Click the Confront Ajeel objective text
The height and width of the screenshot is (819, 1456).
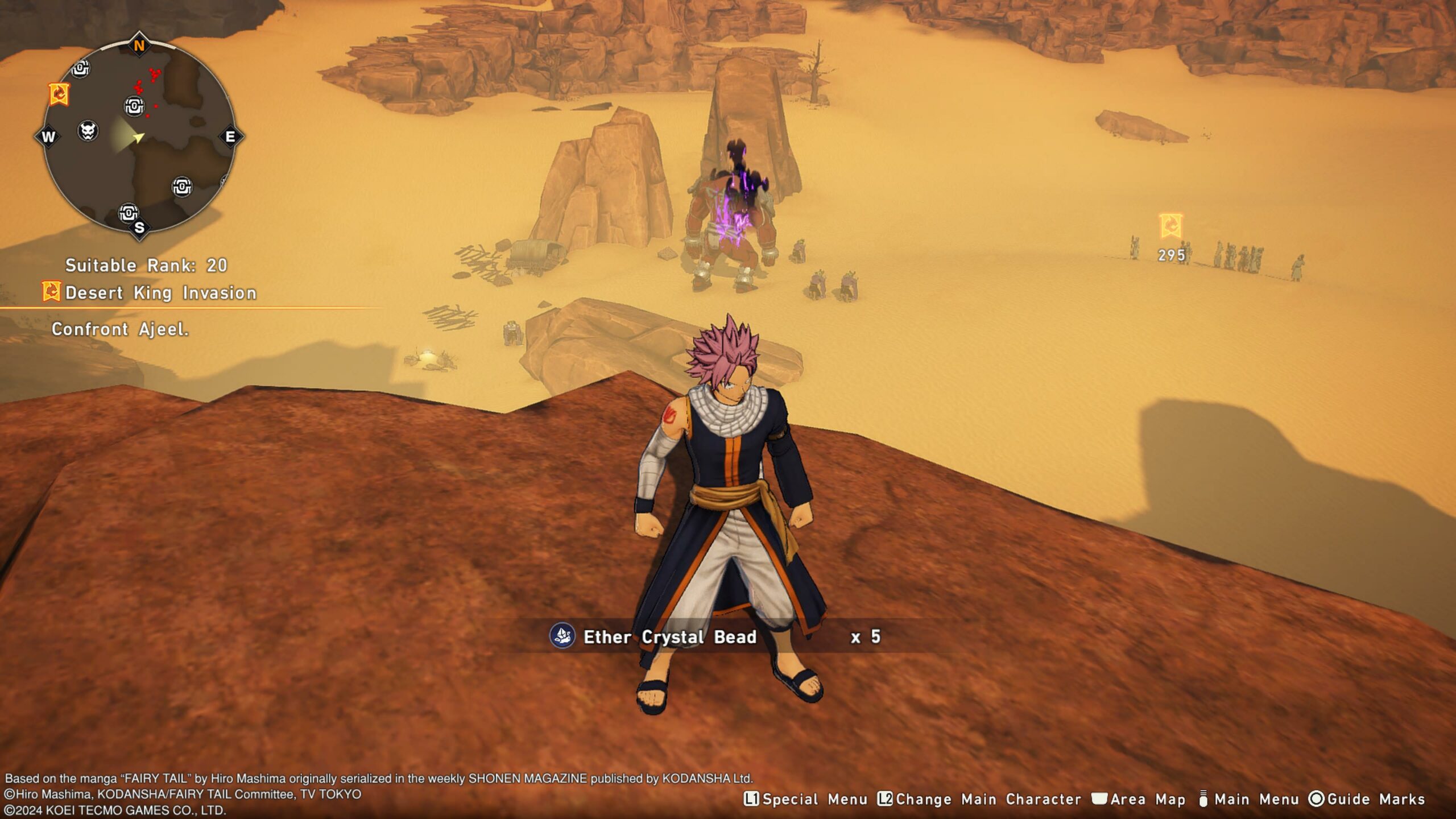[x=120, y=329]
